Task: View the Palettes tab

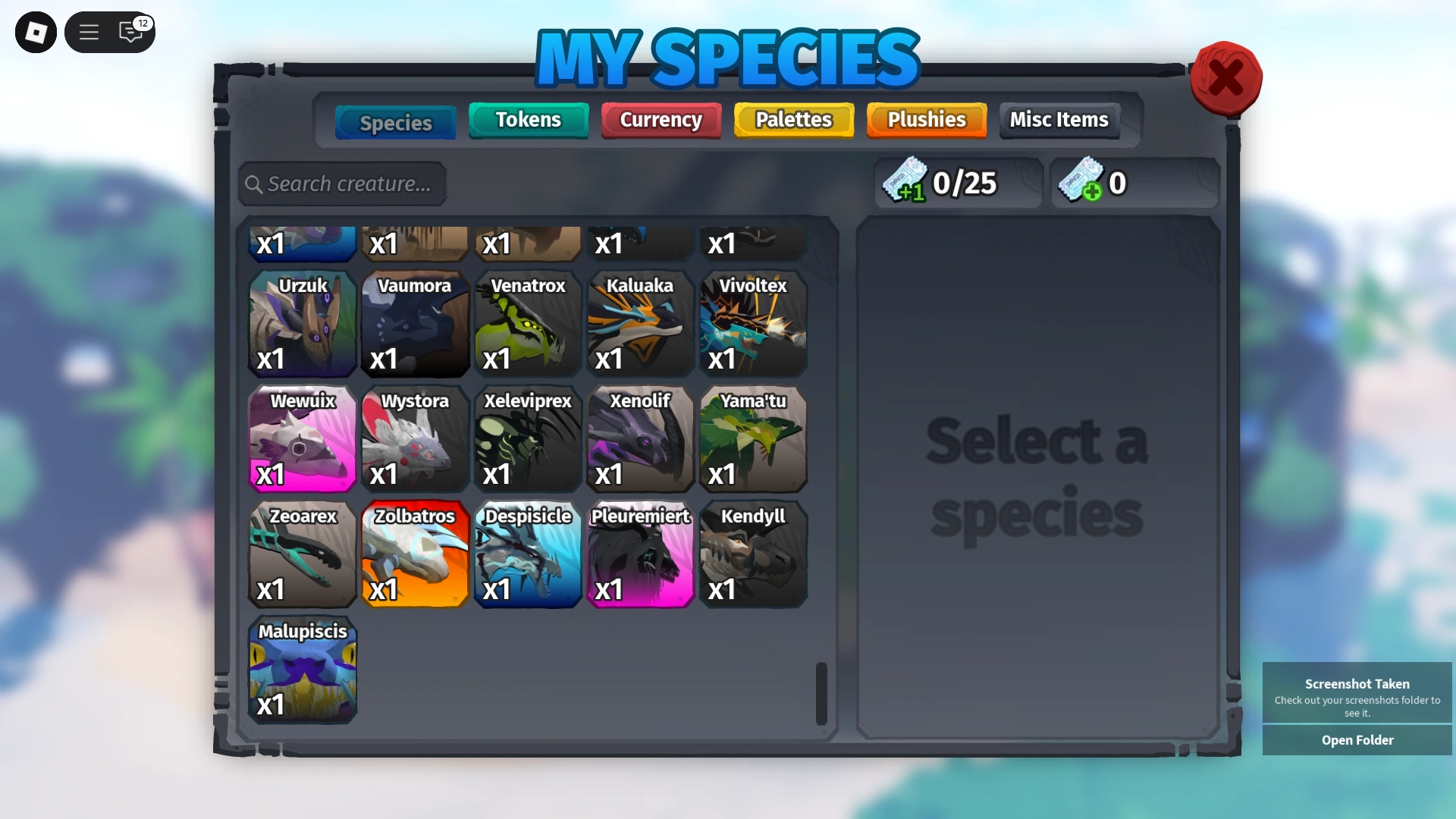Action: pyautogui.click(x=793, y=120)
